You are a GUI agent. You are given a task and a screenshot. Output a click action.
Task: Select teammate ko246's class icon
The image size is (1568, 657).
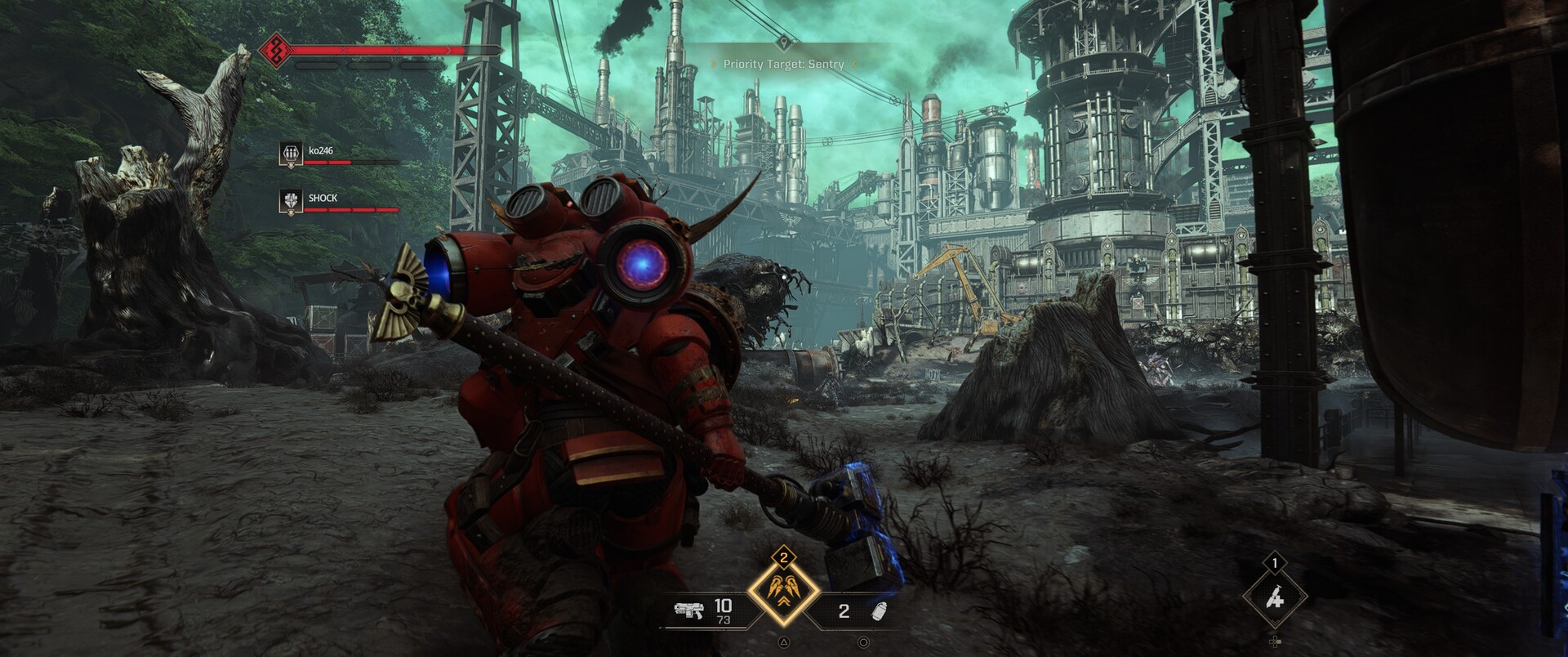[291, 153]
